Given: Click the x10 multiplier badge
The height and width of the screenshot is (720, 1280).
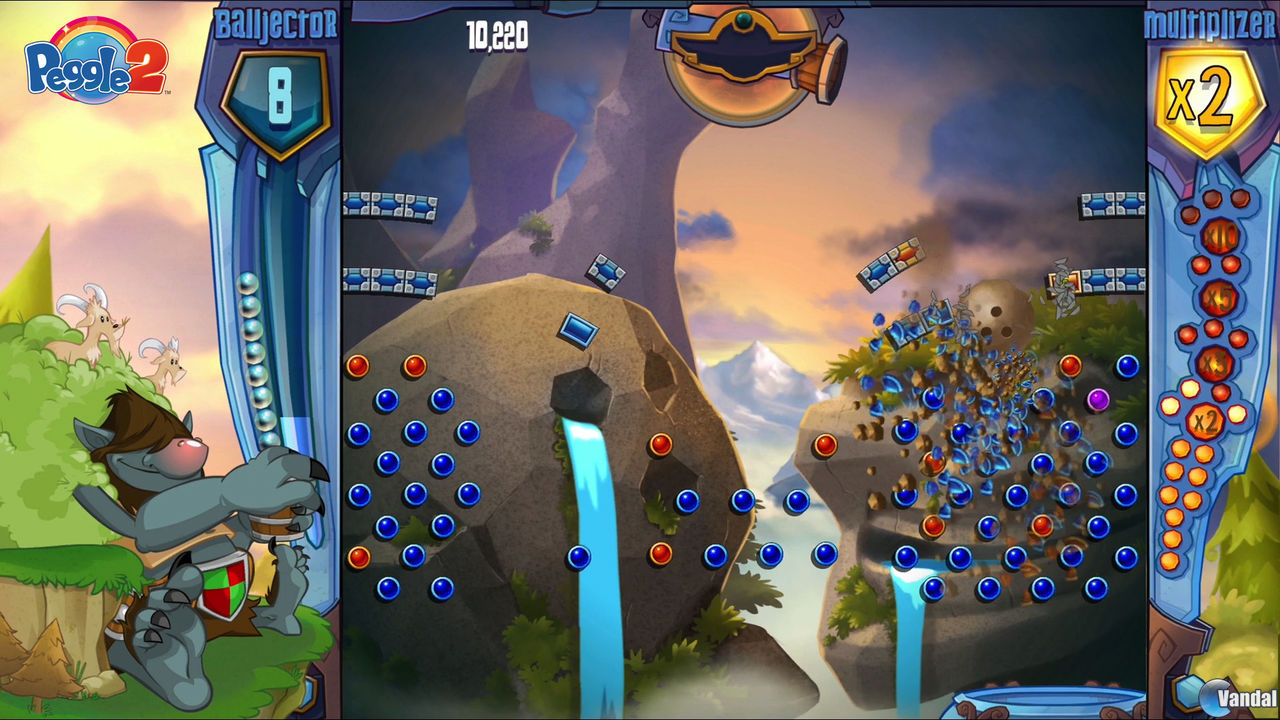Looking at the screenshot, I should (1220, 237).
